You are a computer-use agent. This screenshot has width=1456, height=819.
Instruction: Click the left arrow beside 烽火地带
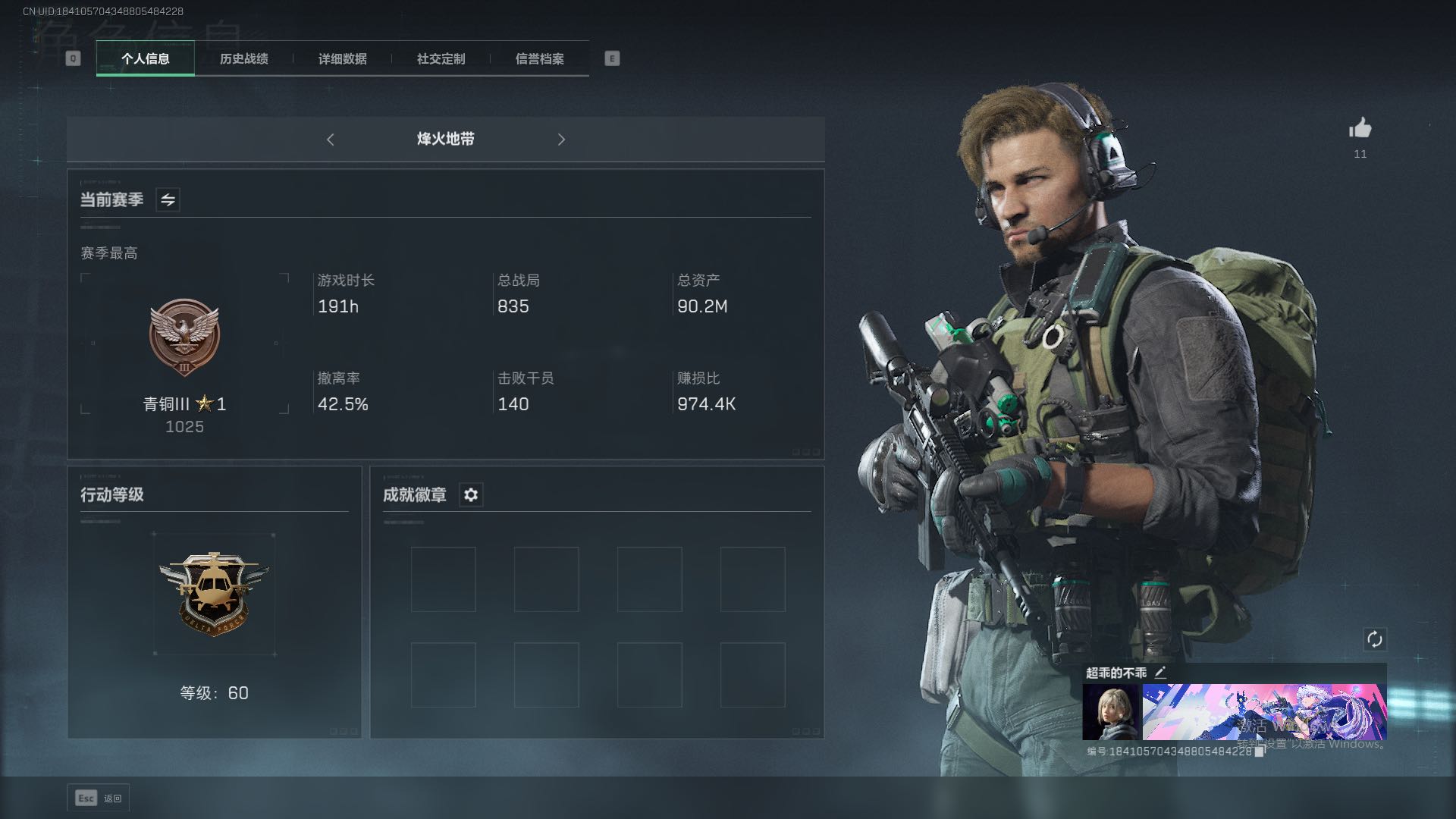[331, 140]
